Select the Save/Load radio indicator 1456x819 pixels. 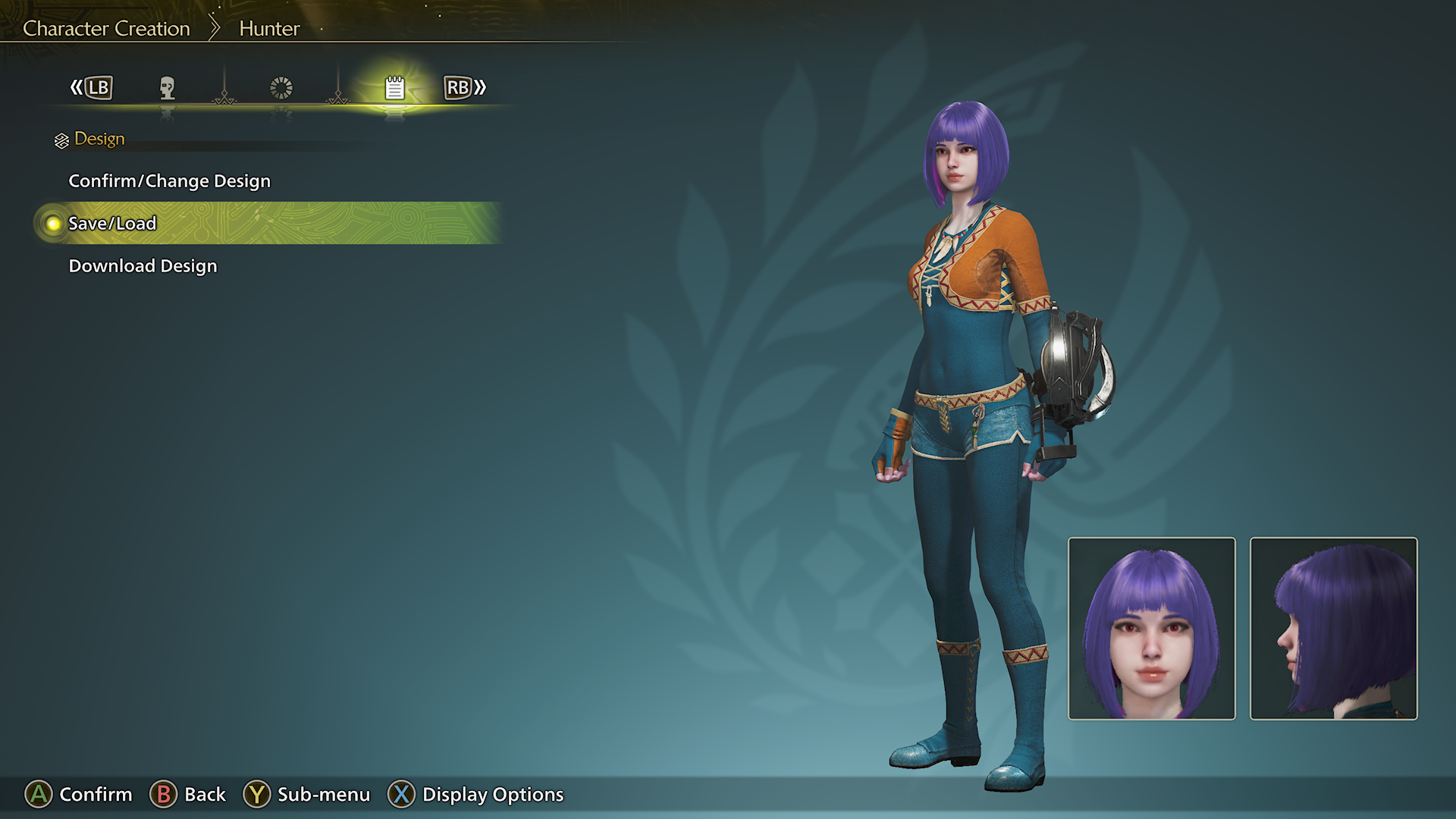52,224
